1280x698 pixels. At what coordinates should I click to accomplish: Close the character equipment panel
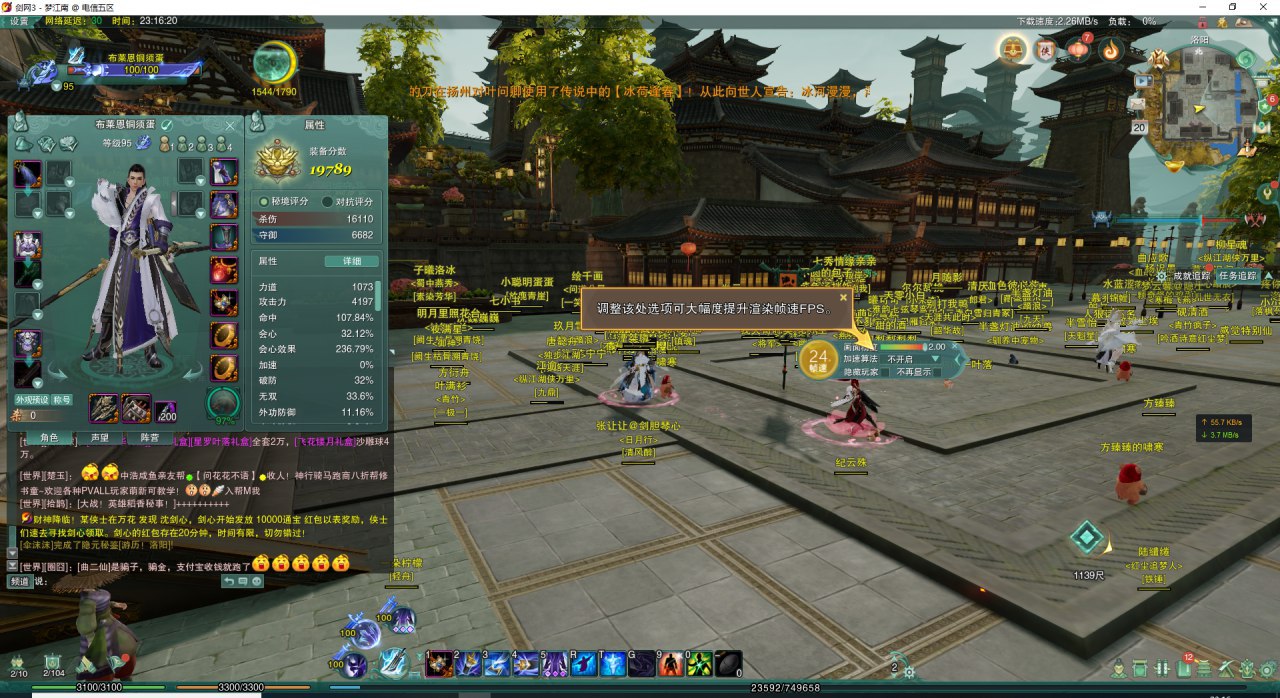tap(231, 125)
